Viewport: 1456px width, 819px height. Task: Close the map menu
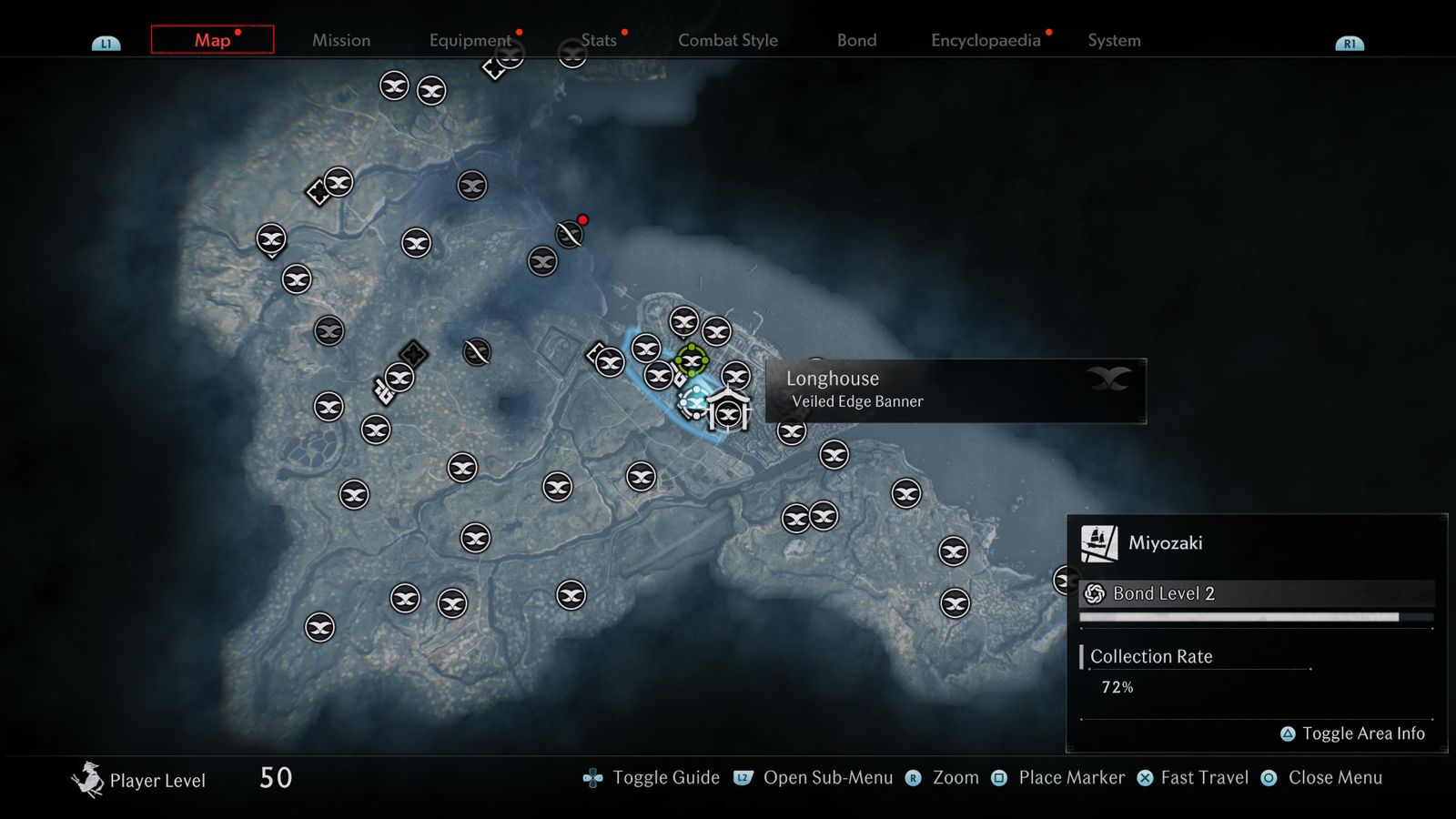(1334, 777)
